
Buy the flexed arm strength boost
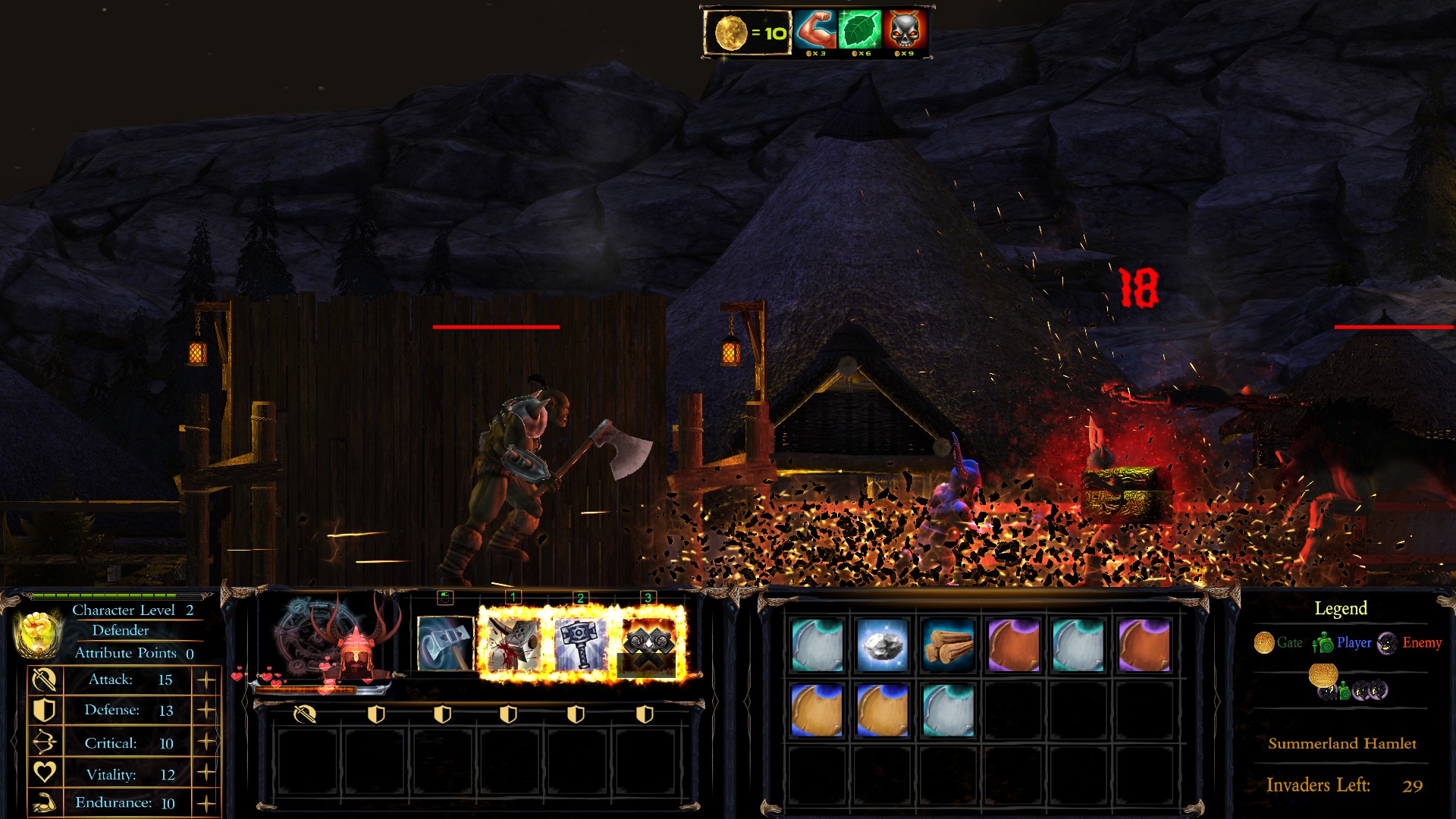pos(816,31)
